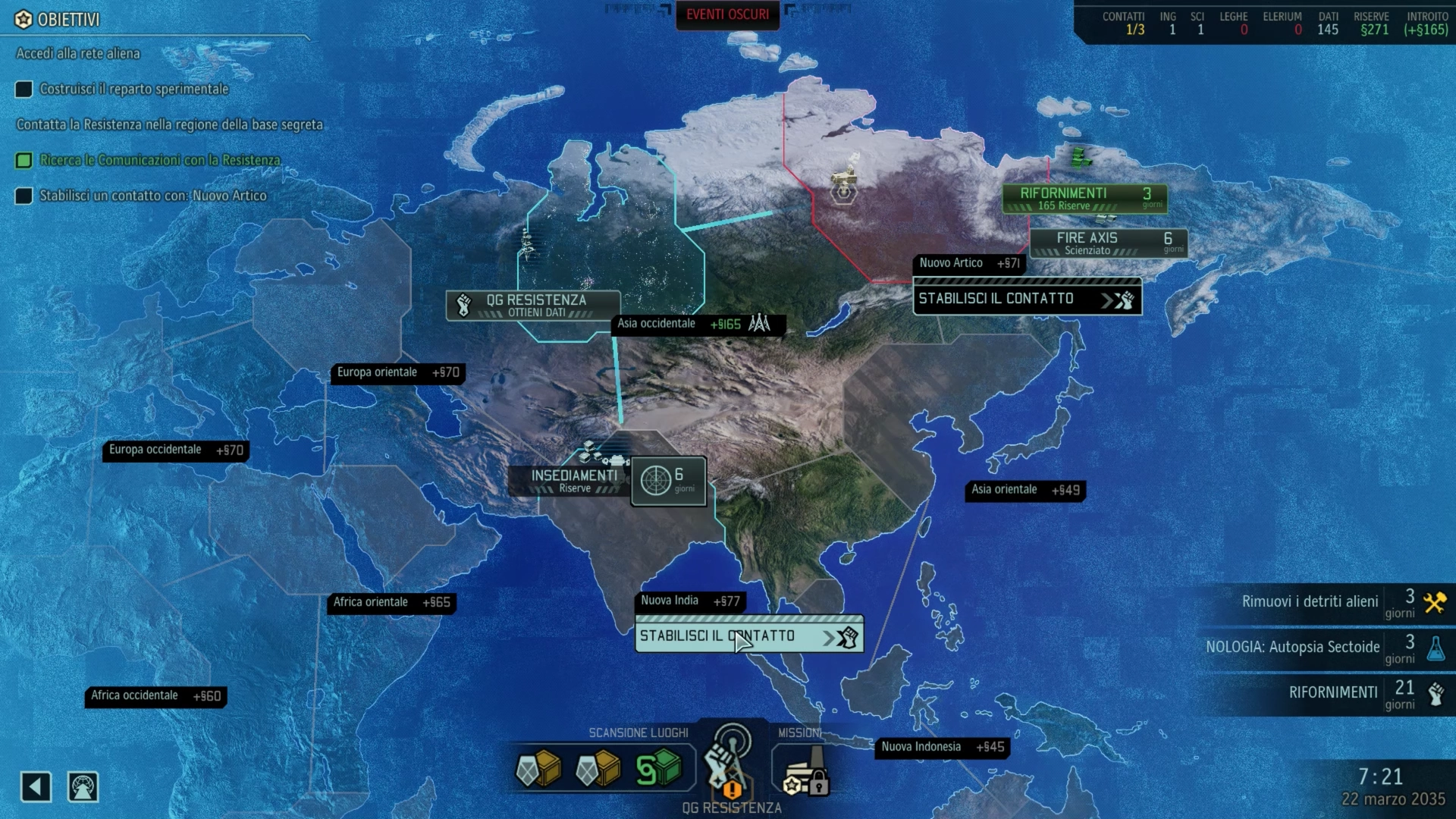This screenshot has height=819, width=1456.
Task: Return to the Avenger ship view
Action: click(83, 787)
